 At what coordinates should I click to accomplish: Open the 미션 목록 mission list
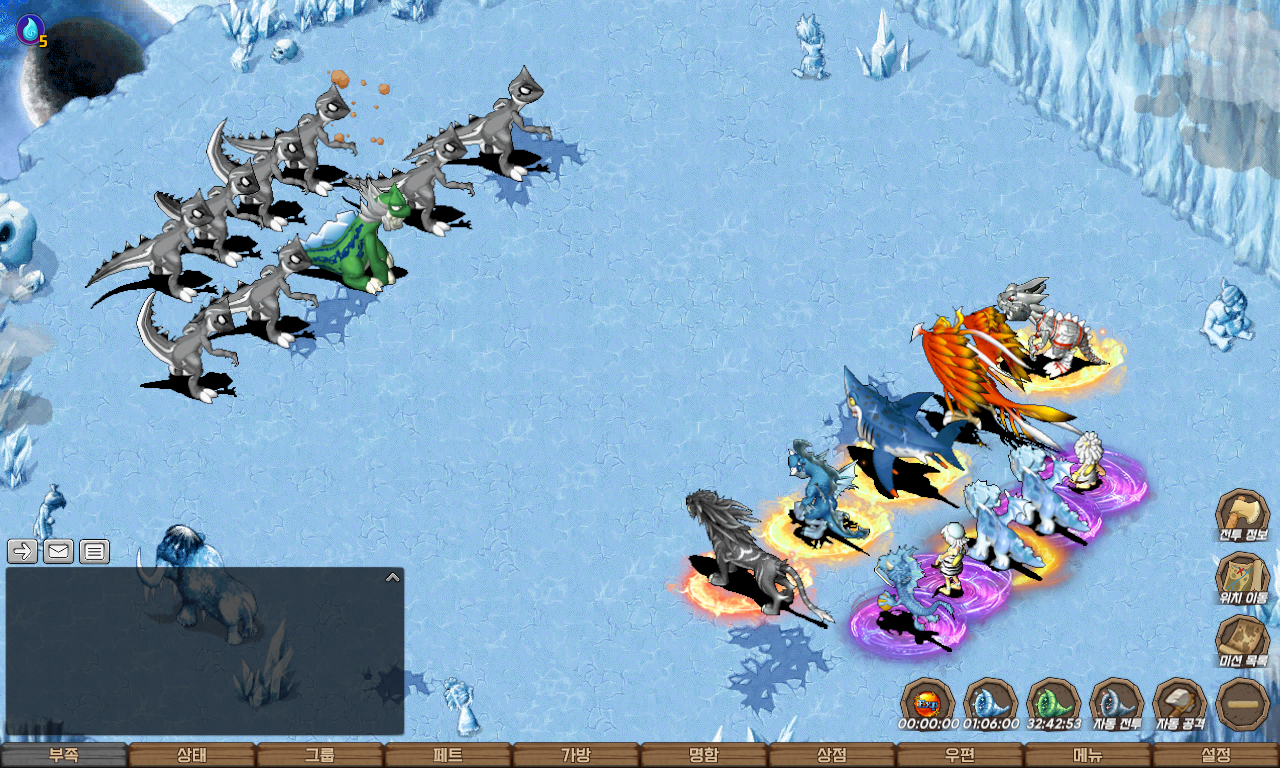tap(1242, 641)
